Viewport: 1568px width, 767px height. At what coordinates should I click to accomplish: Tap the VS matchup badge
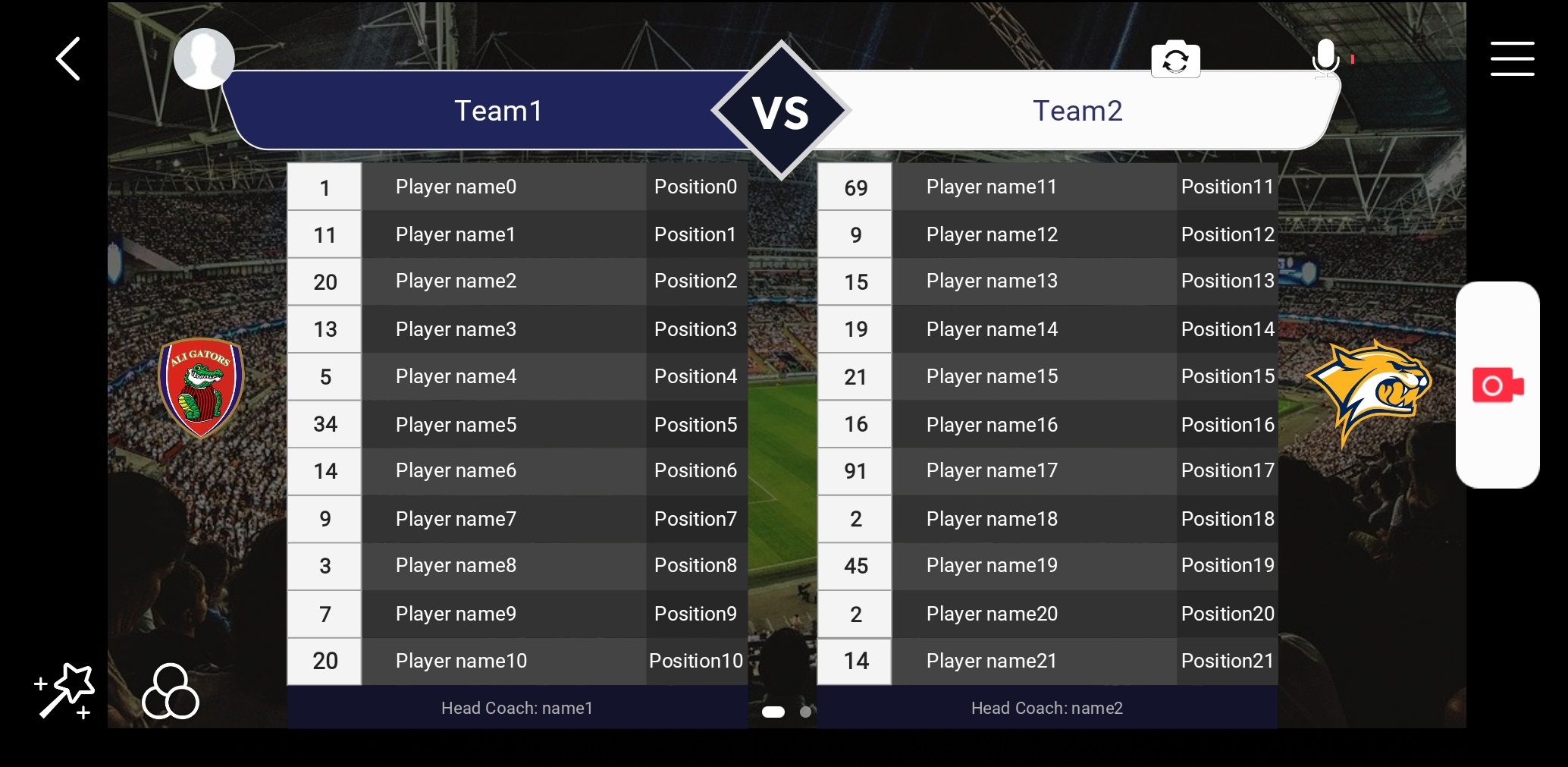780,111
